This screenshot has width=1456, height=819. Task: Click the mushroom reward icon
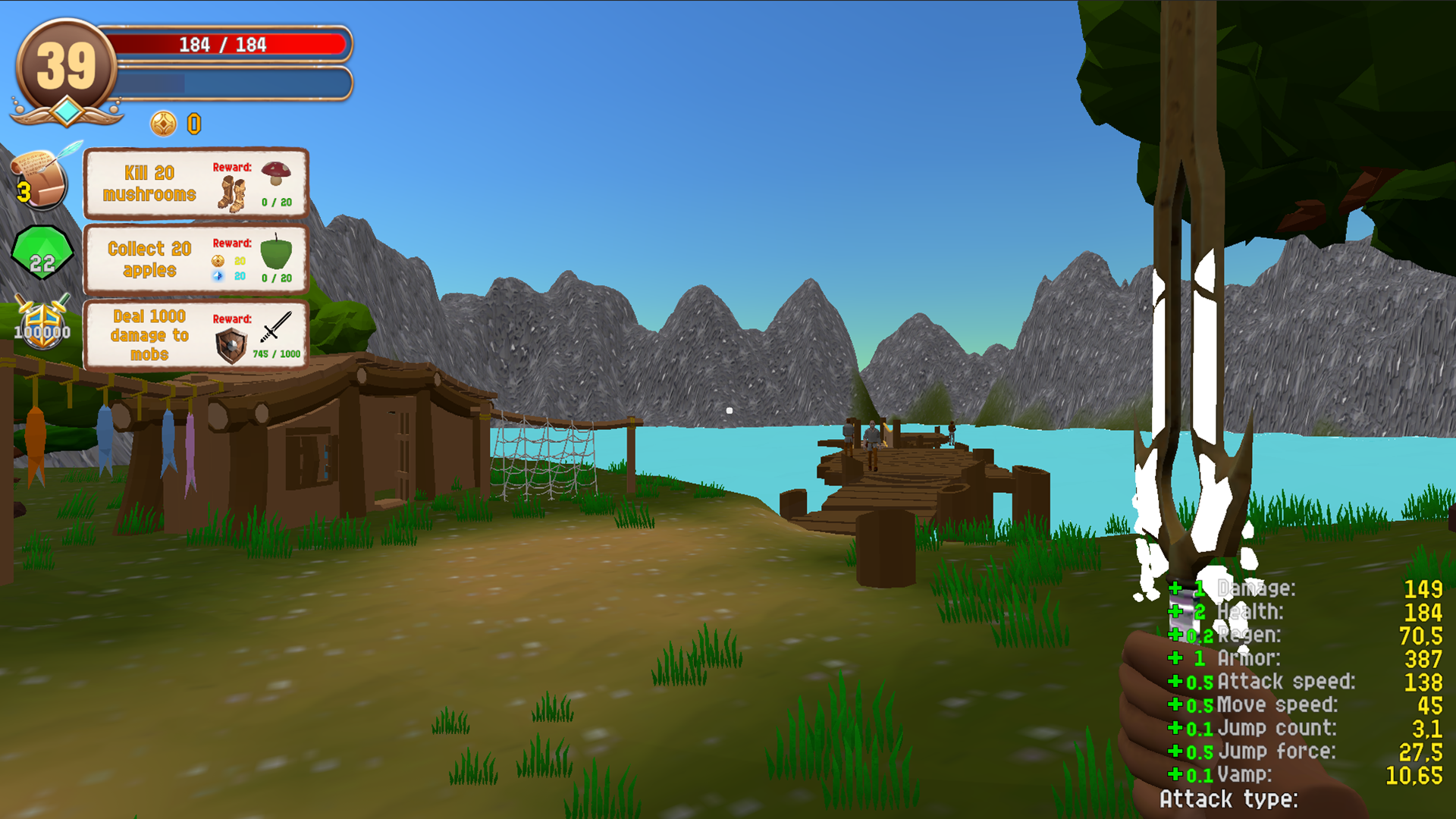pos(276,173)
